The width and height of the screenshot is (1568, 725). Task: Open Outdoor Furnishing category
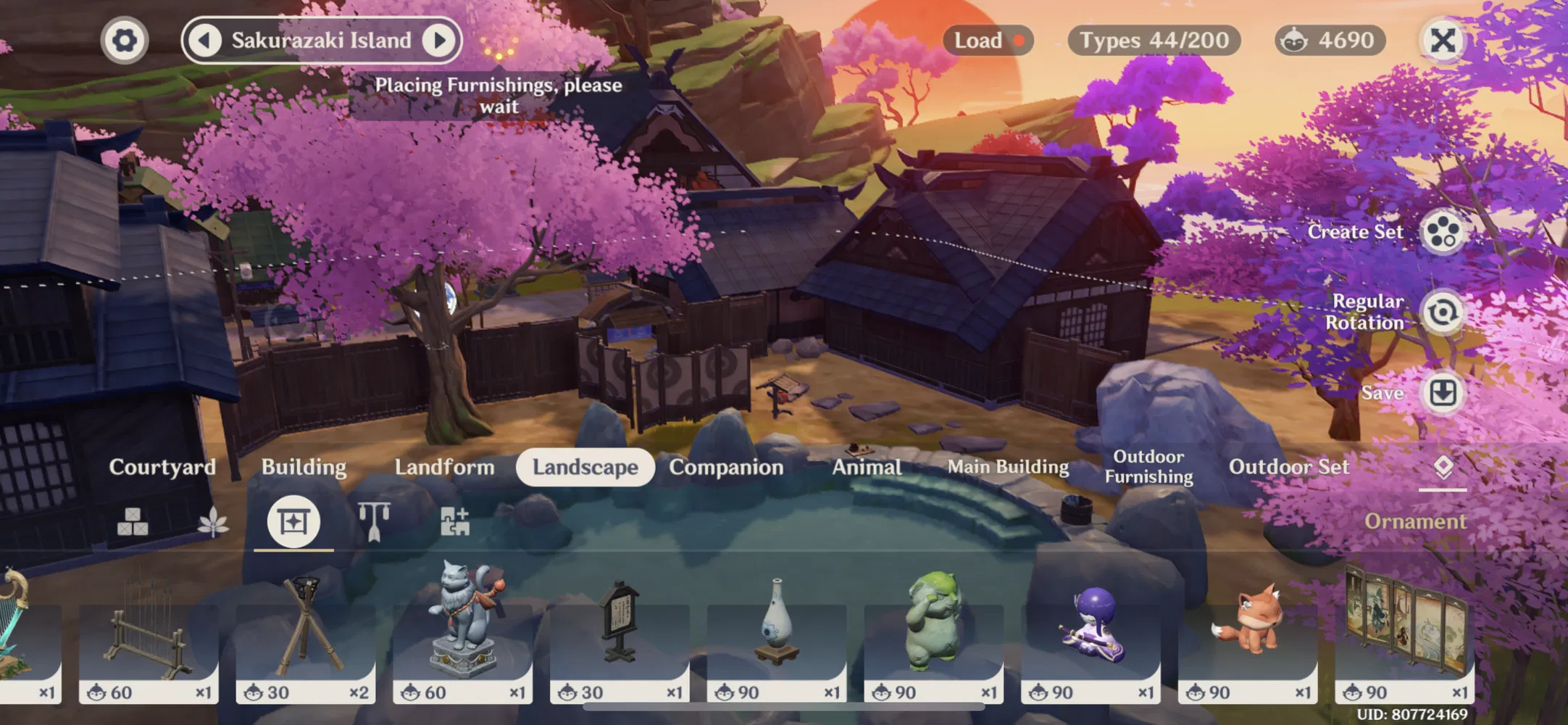click(x=1148, y=467)
